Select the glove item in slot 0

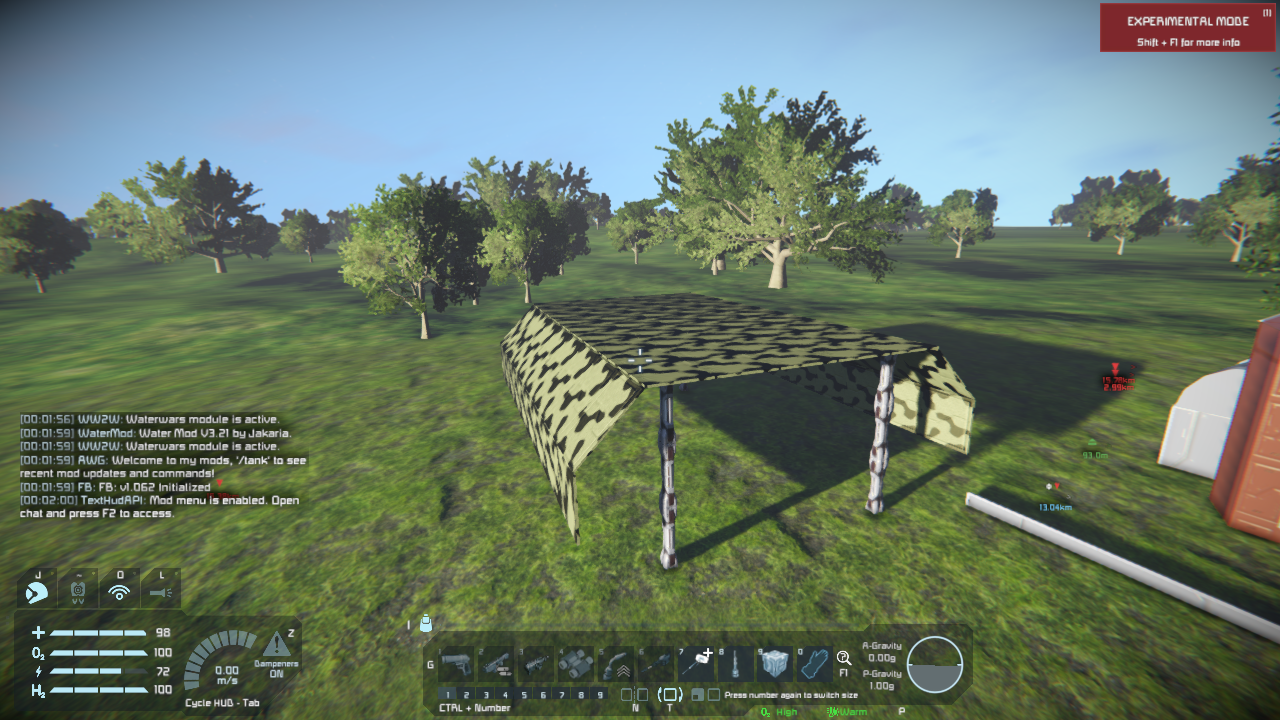(x=815, y=663)
